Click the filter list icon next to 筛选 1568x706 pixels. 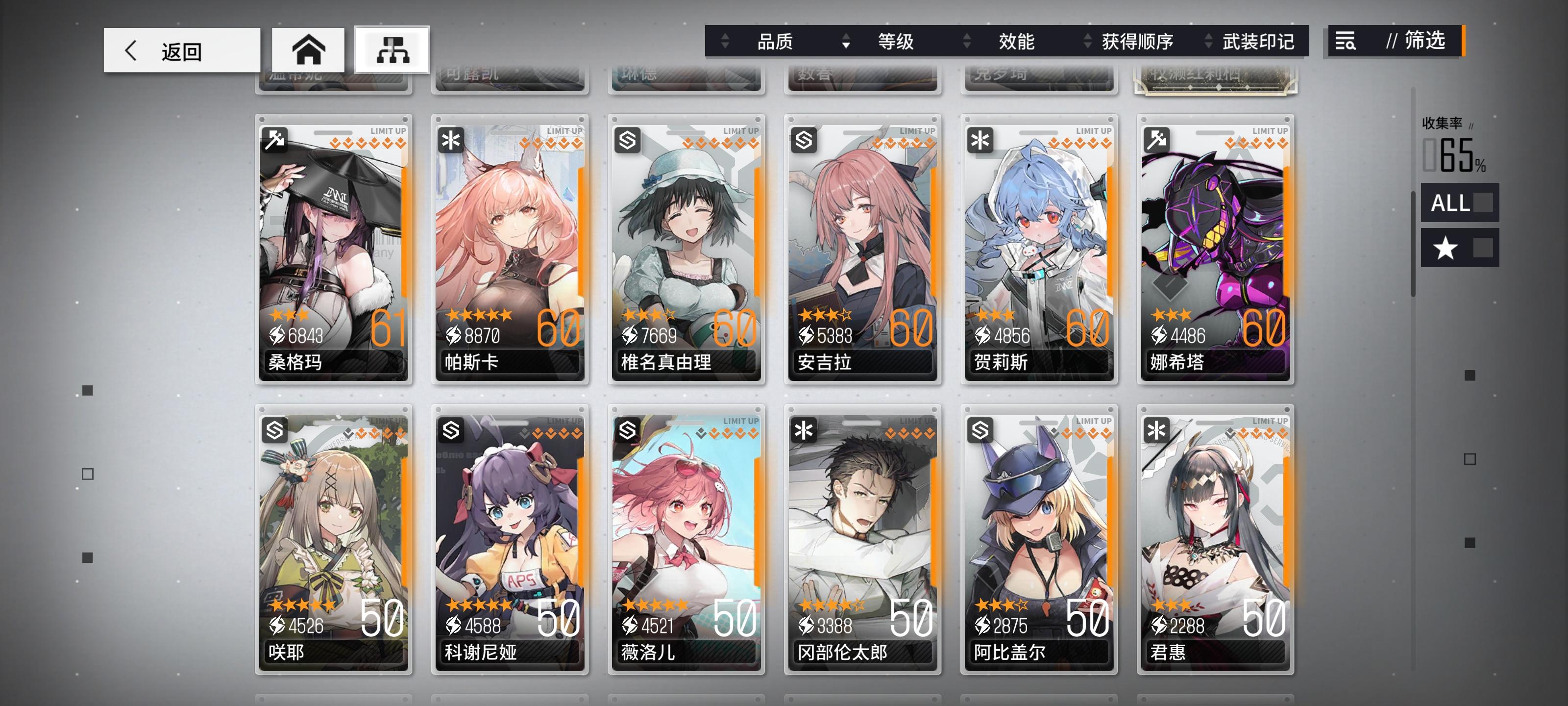(x=1345, y=41)
